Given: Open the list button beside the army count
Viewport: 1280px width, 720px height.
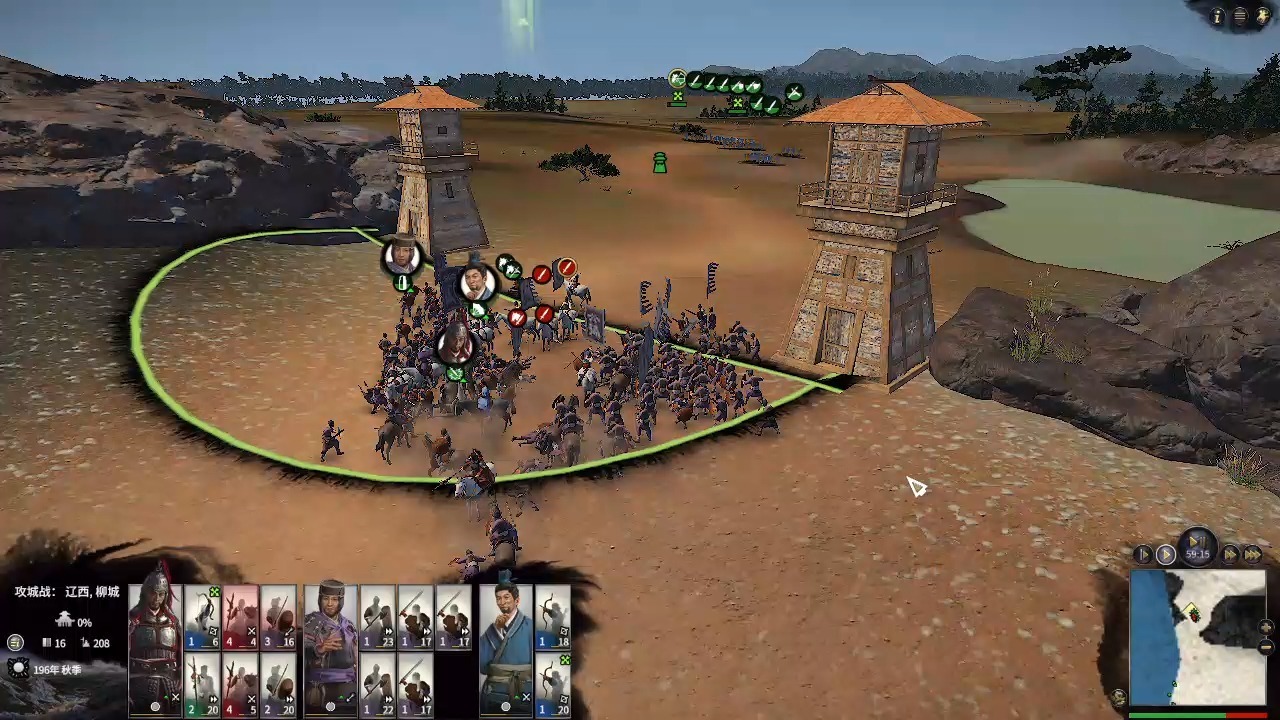Looking at the screenshot, I should click(15, 642).
